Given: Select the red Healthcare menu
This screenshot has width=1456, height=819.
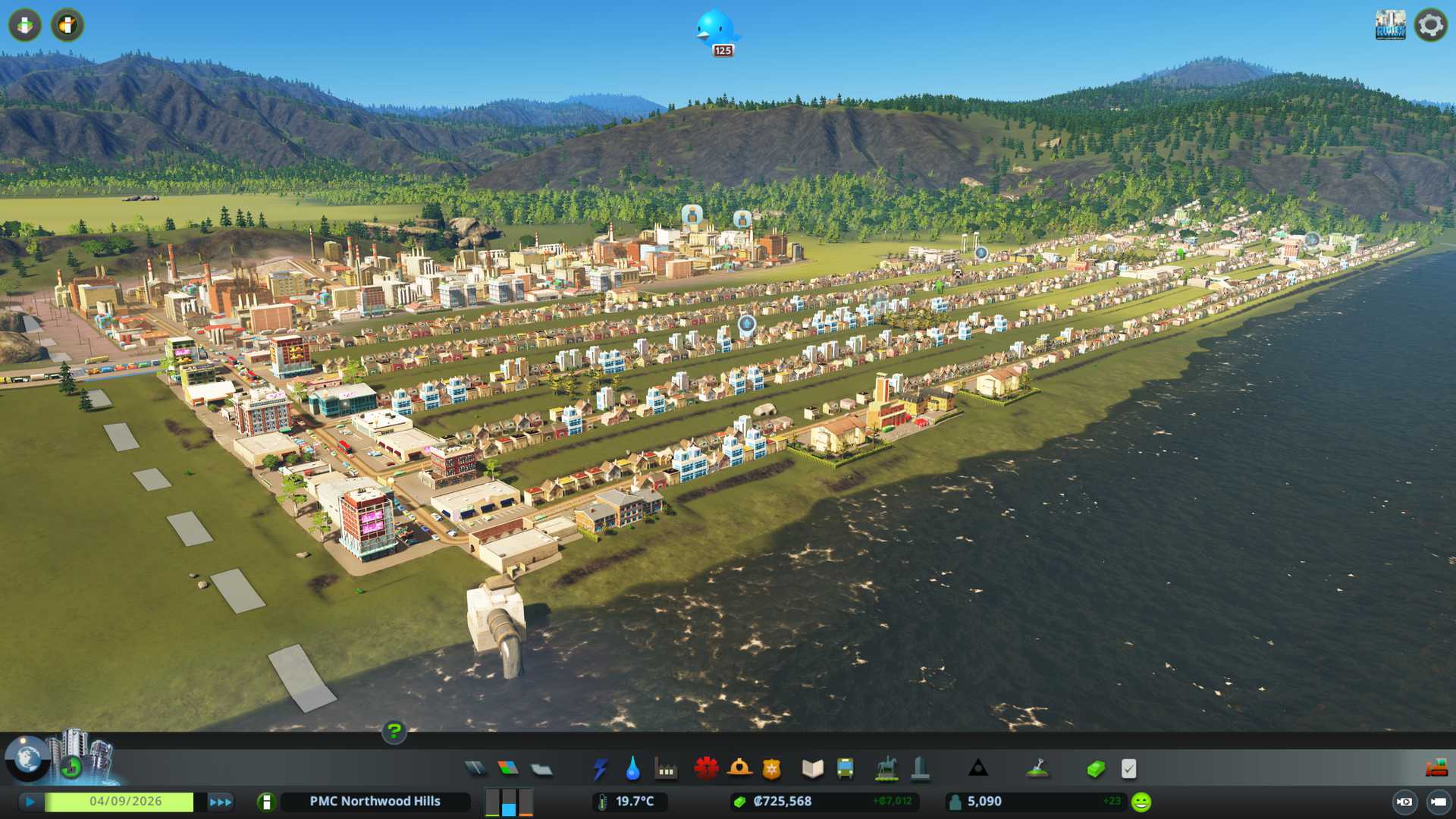Looking at the screenshot, I should click(x=706, y=769).
